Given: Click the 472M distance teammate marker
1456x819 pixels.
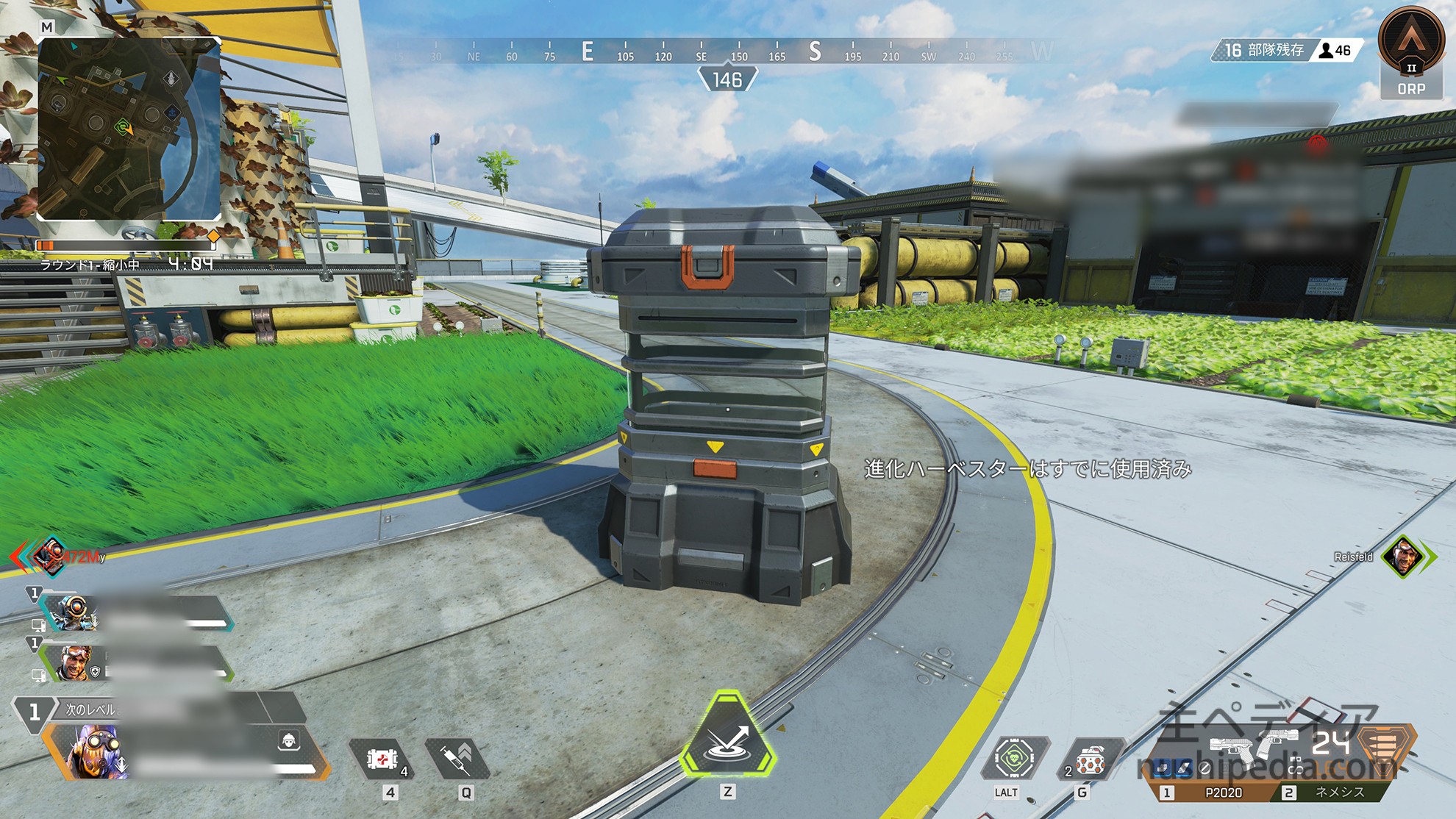Looking at the screenshot, I should 51,556.
